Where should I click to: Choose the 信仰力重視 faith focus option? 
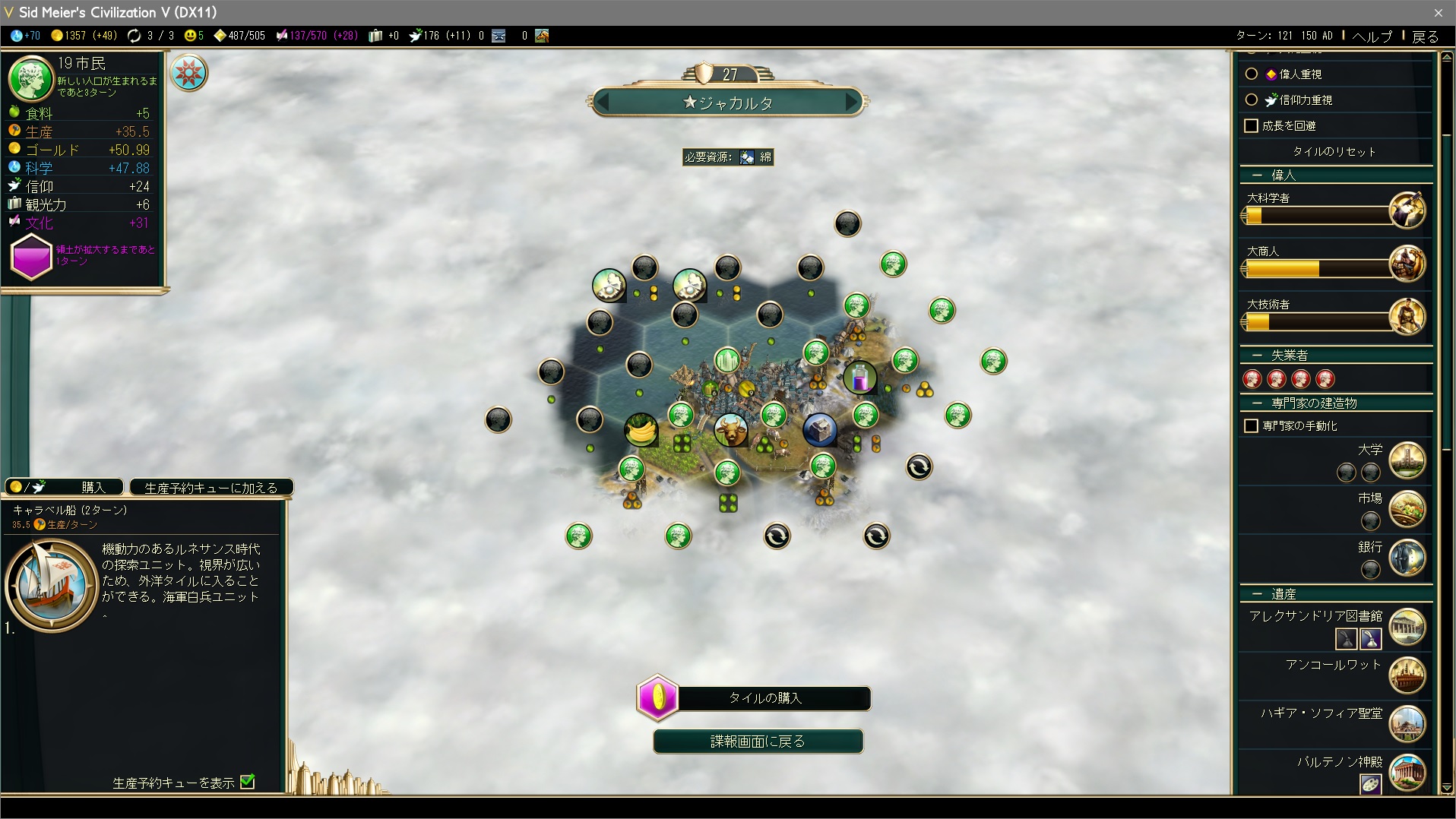coord(1252,100)
